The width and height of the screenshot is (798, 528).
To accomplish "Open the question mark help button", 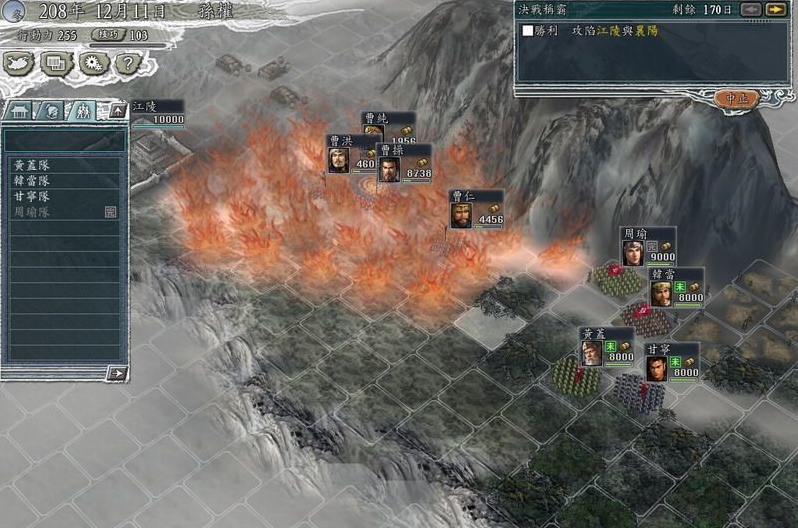I will pos(126,62).
